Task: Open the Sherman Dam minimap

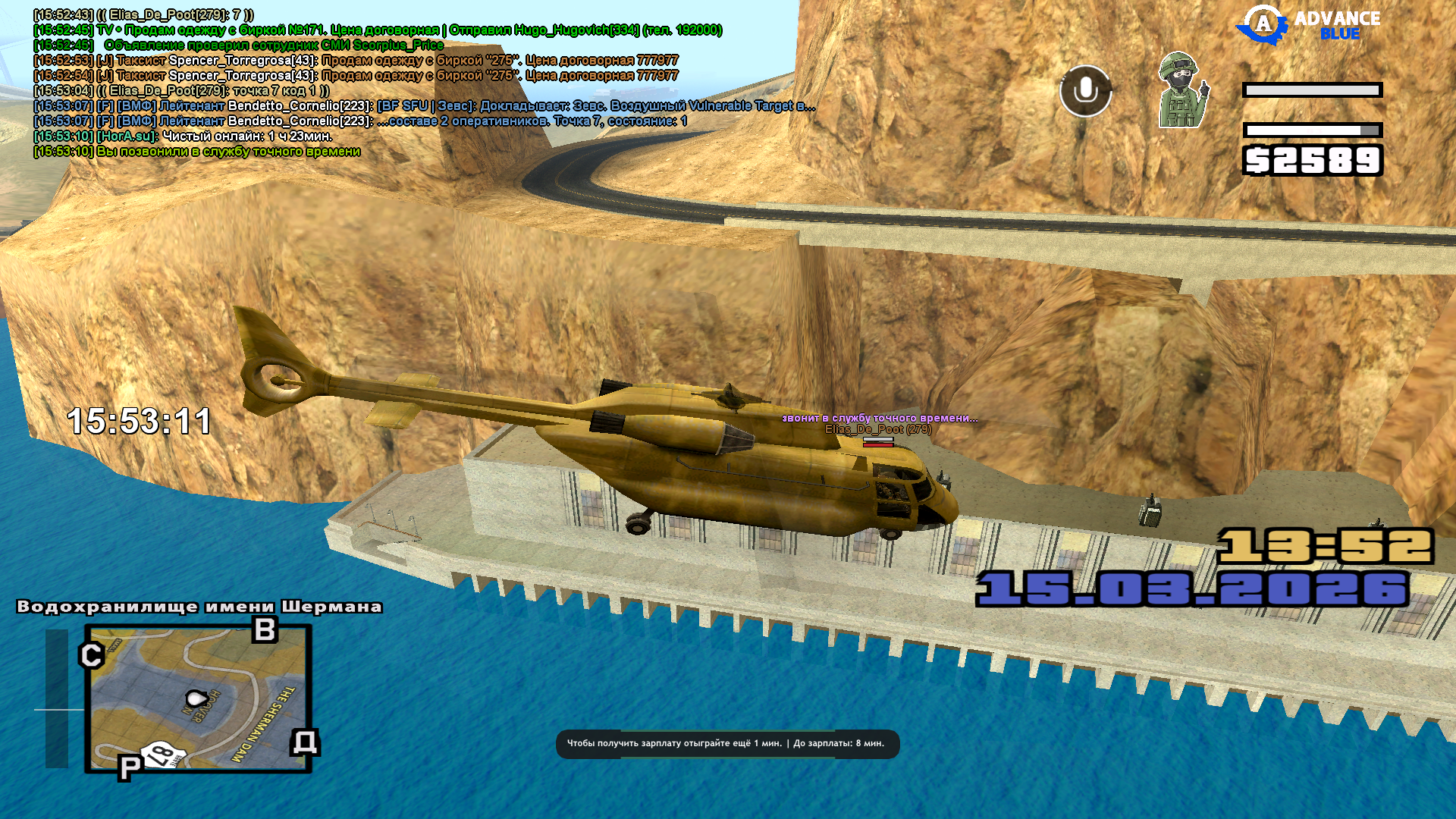Action: pos(198,698)
